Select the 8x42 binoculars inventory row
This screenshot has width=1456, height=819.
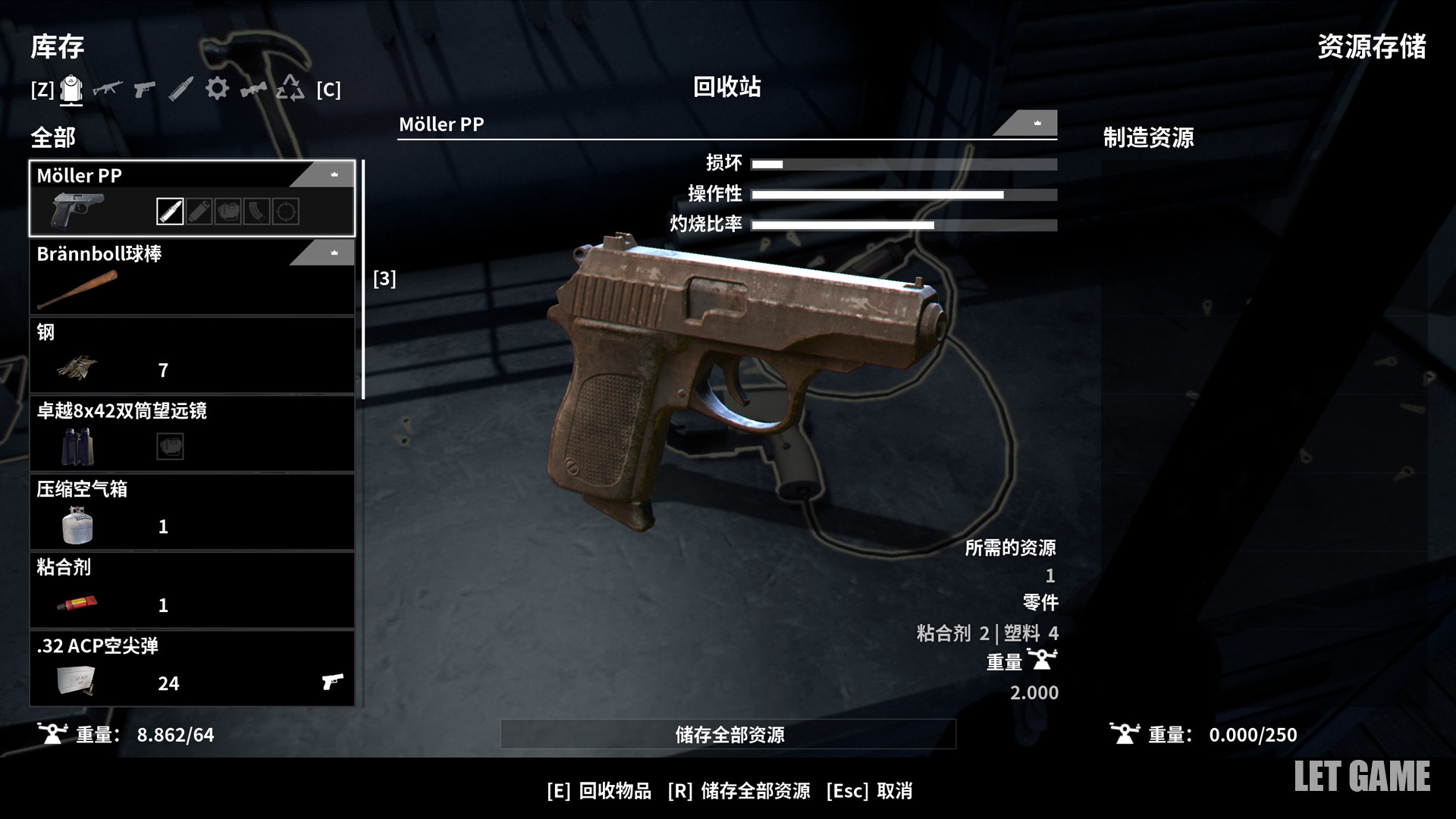click(192, 433)
